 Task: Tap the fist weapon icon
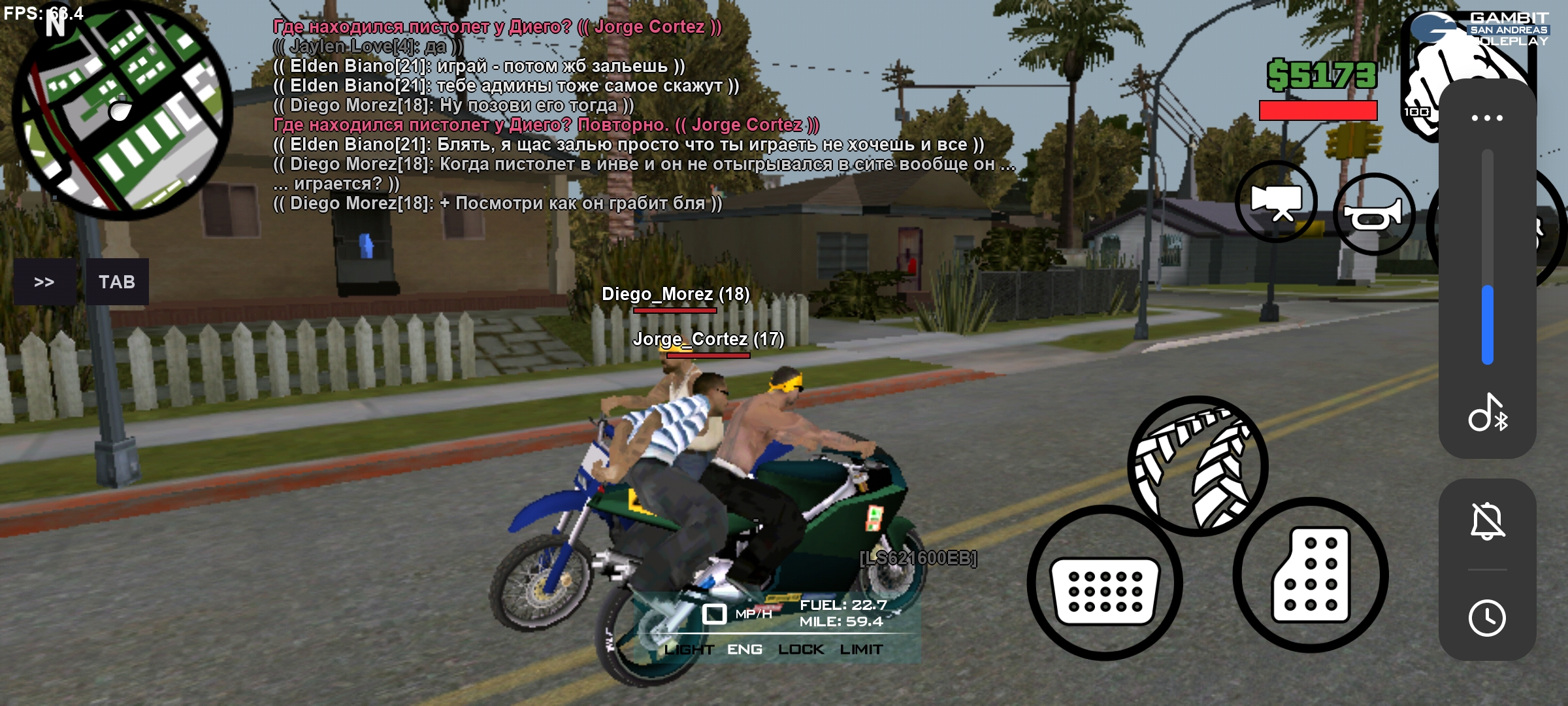click(1424, 78)
